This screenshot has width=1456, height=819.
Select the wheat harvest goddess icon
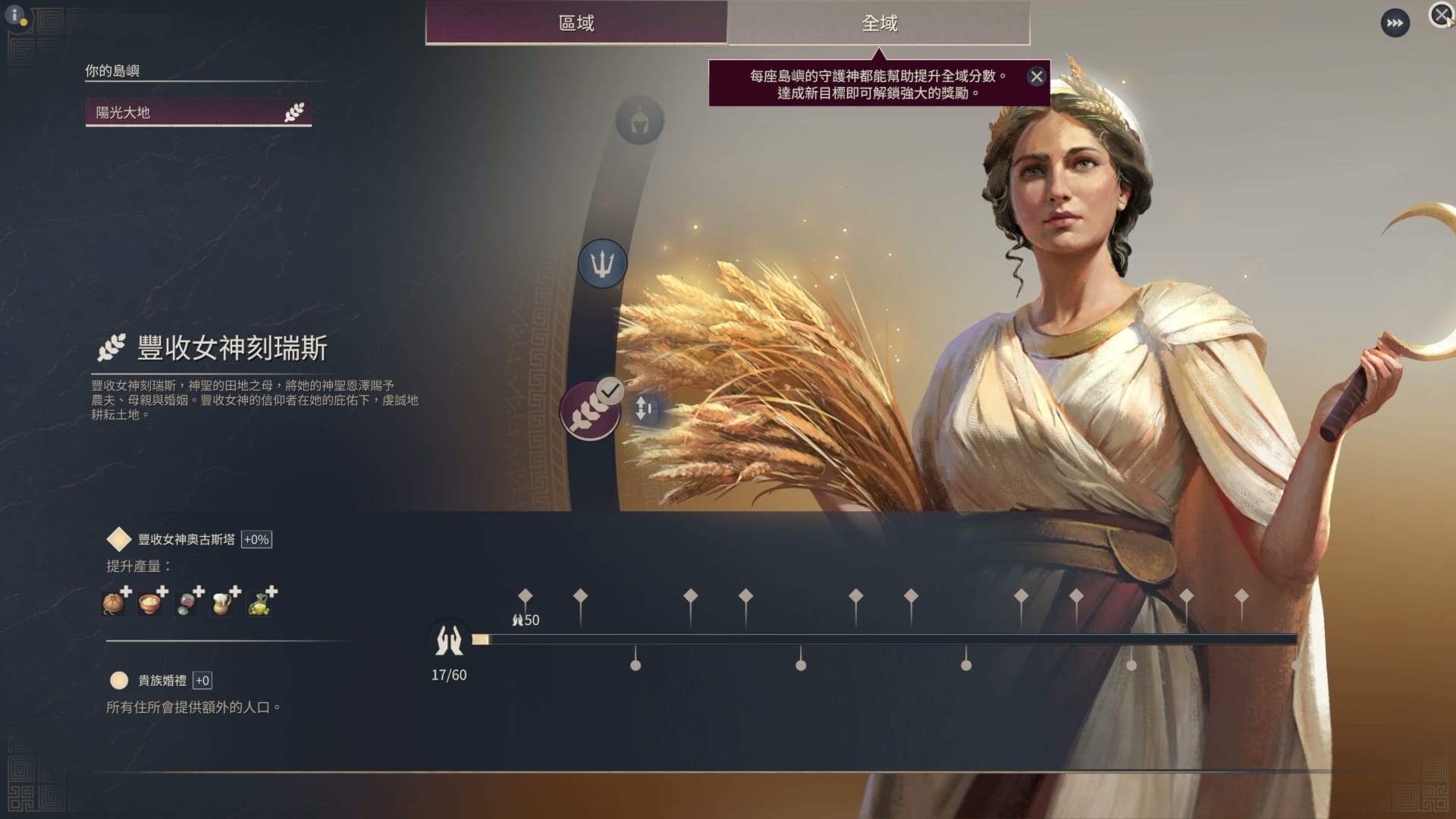click(x=589, y=412)
